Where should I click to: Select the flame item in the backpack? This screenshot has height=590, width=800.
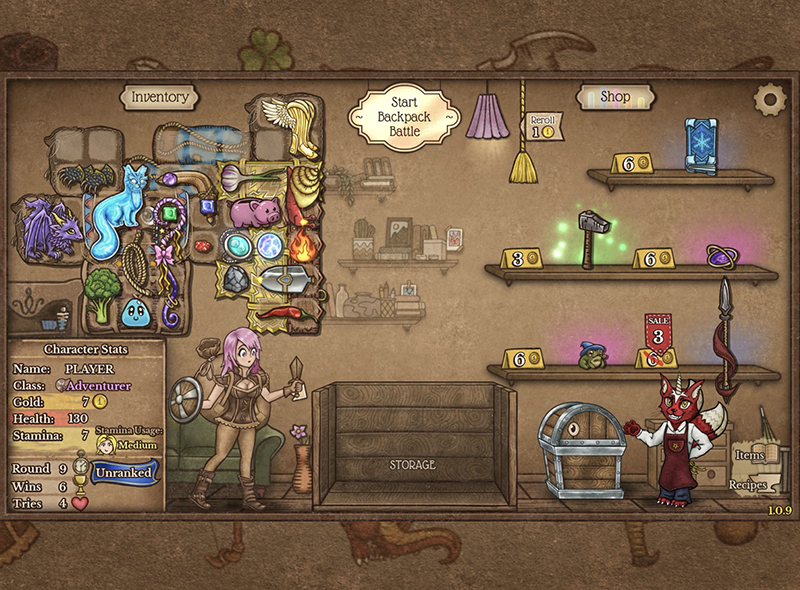(301, 241)
